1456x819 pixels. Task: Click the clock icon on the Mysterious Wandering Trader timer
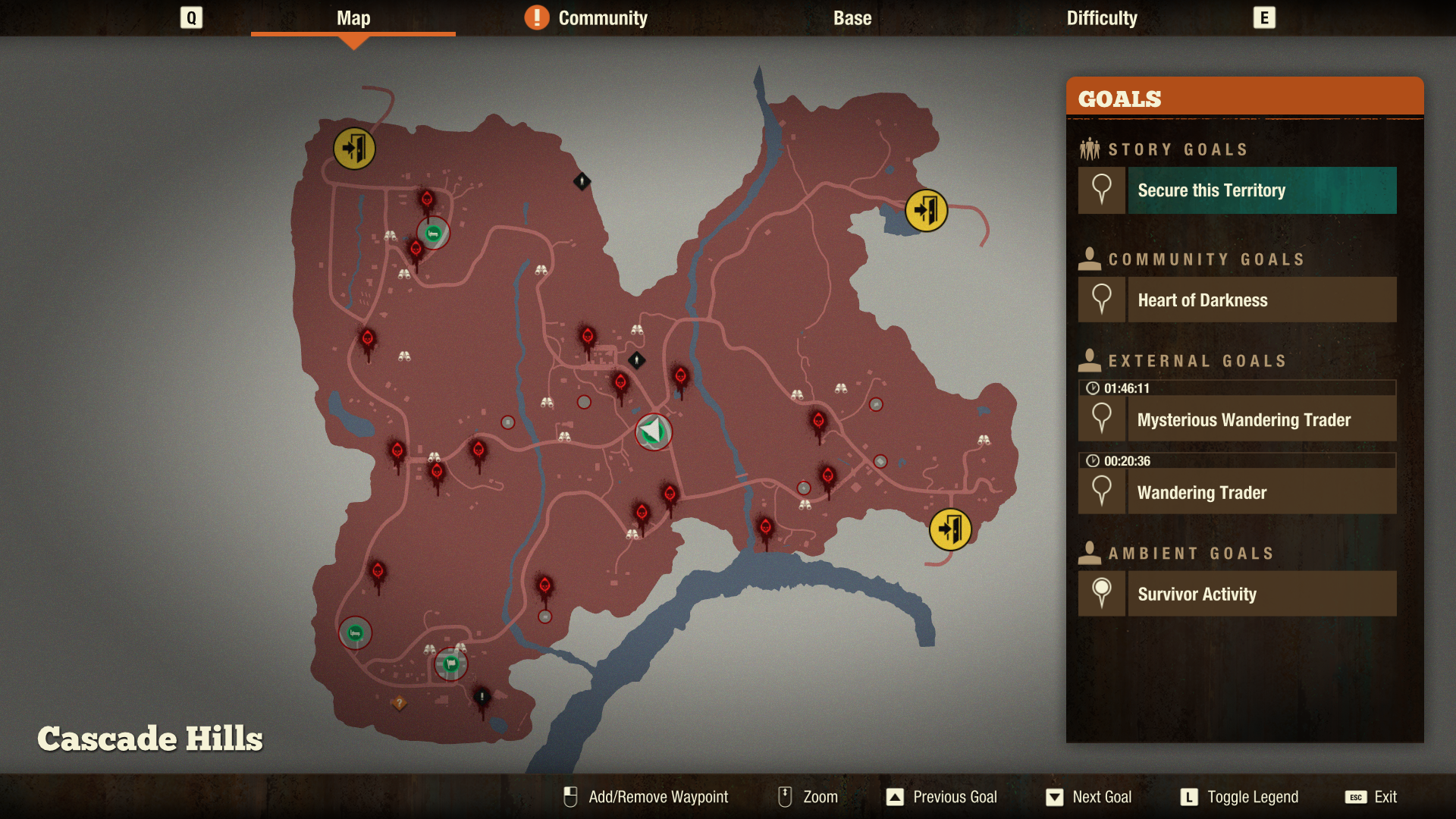(1092, 388)
